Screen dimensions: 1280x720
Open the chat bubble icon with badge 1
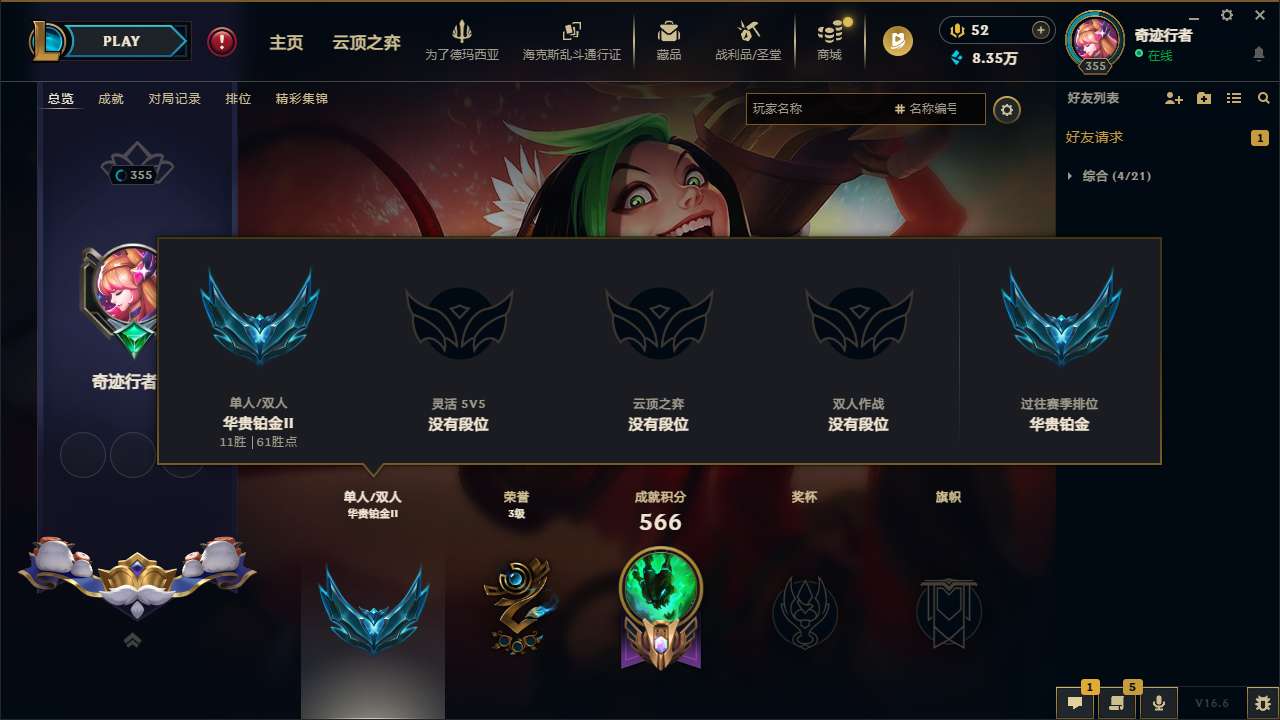1075,700
